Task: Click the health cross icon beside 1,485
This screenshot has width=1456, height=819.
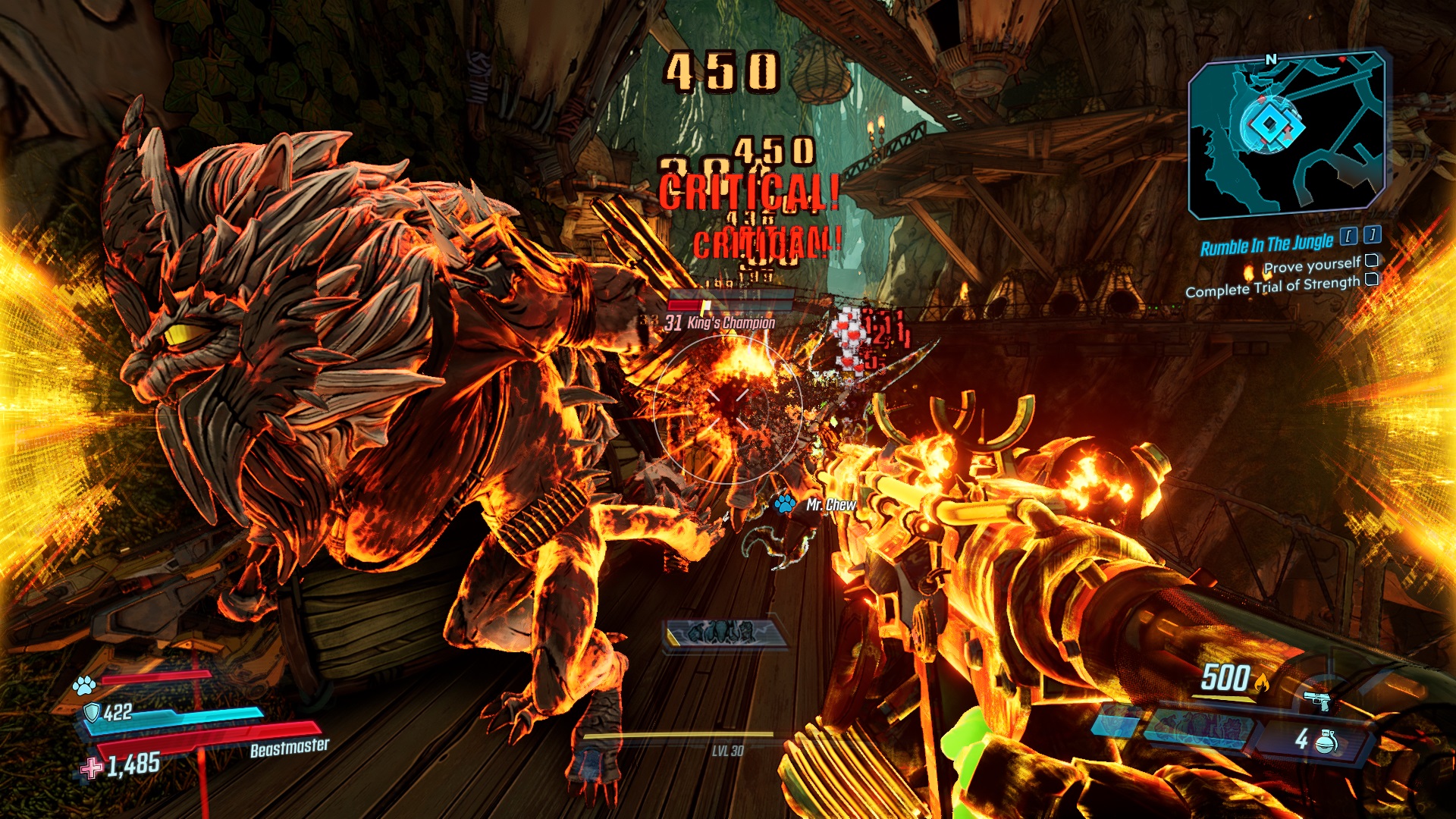Action: [x=89, y=767]
